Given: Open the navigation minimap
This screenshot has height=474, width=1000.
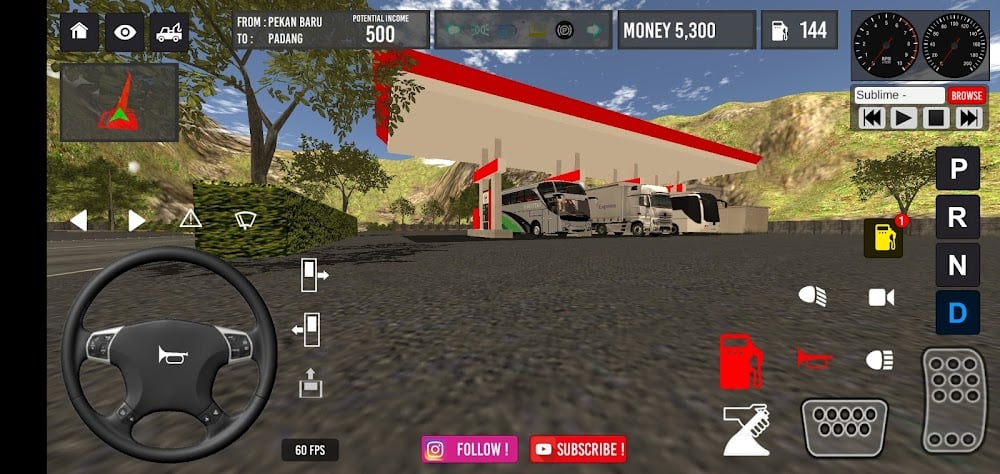Looking at the screenshot, I should [x=119, y=103].
